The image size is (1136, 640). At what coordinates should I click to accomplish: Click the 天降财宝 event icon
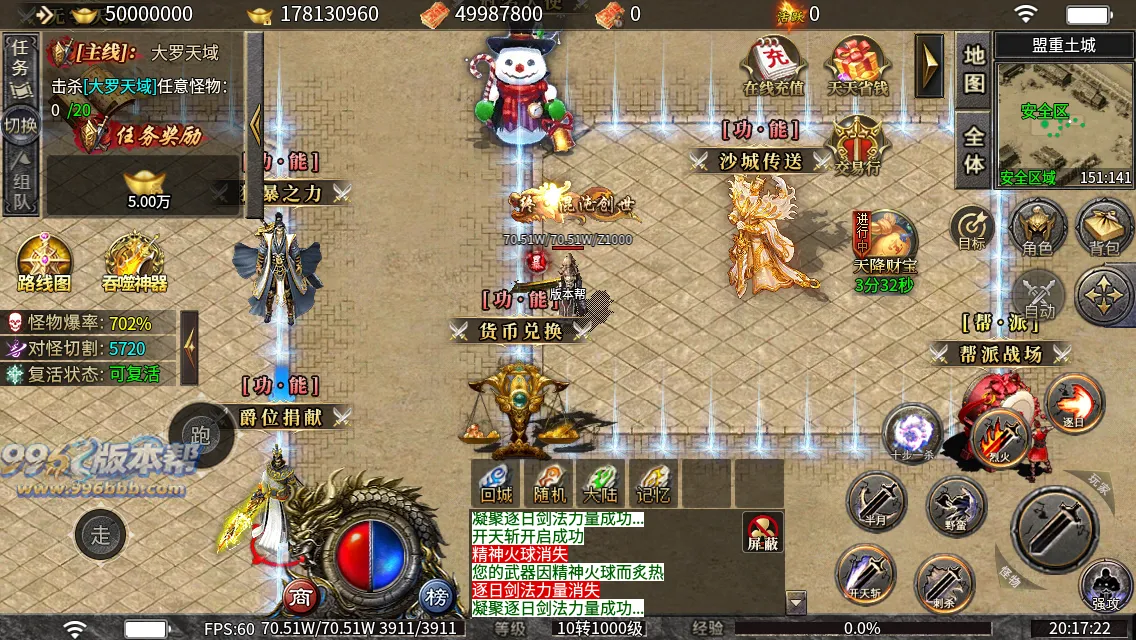coord(884,243)
